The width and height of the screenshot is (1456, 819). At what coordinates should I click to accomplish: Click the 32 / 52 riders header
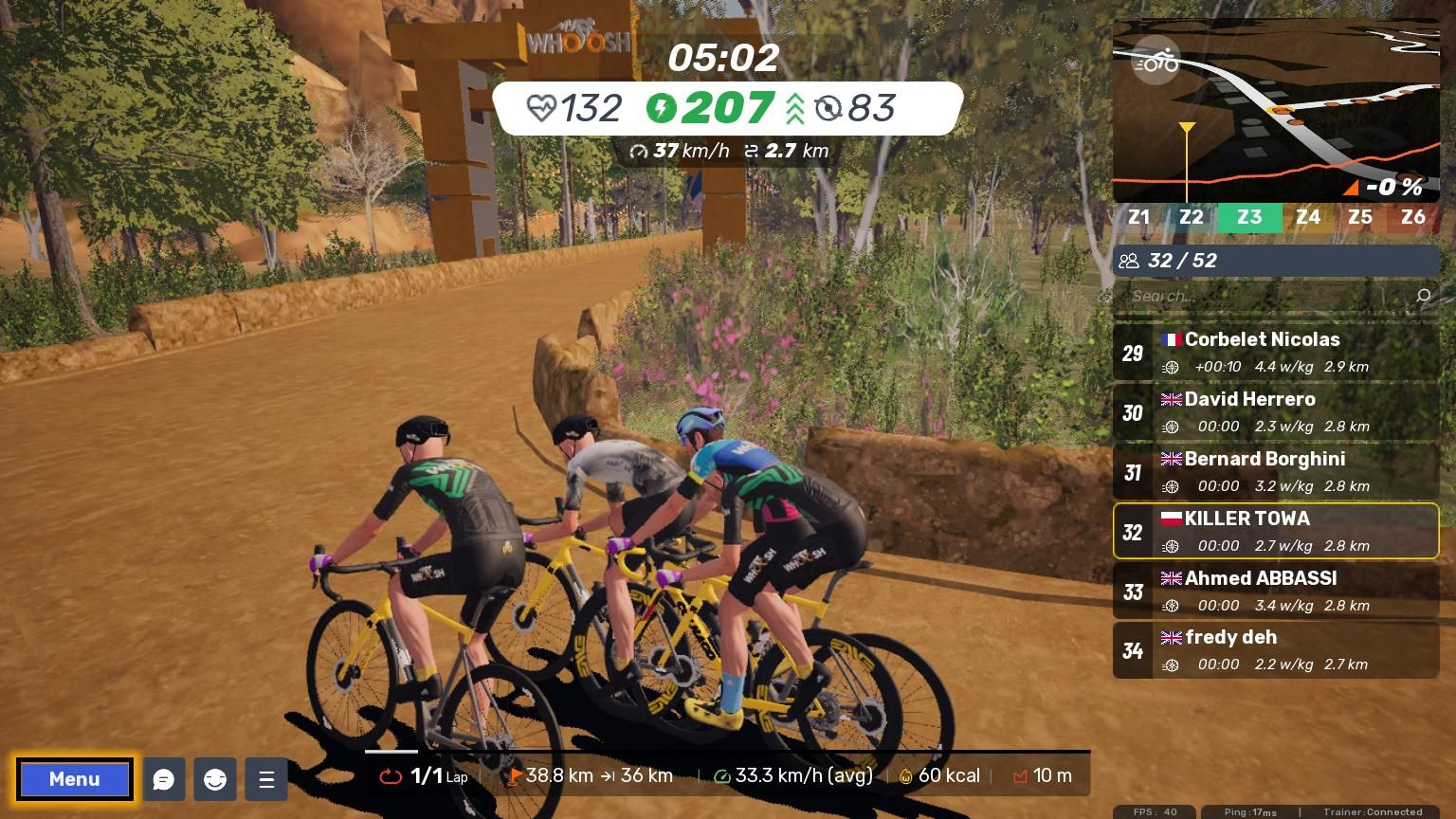pos(1276,261)
